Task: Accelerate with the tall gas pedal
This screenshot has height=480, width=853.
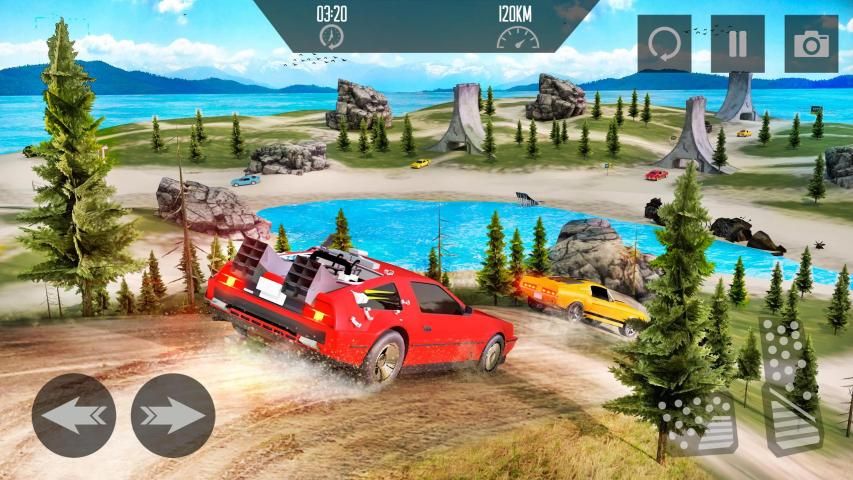Action: coord(790,385)
